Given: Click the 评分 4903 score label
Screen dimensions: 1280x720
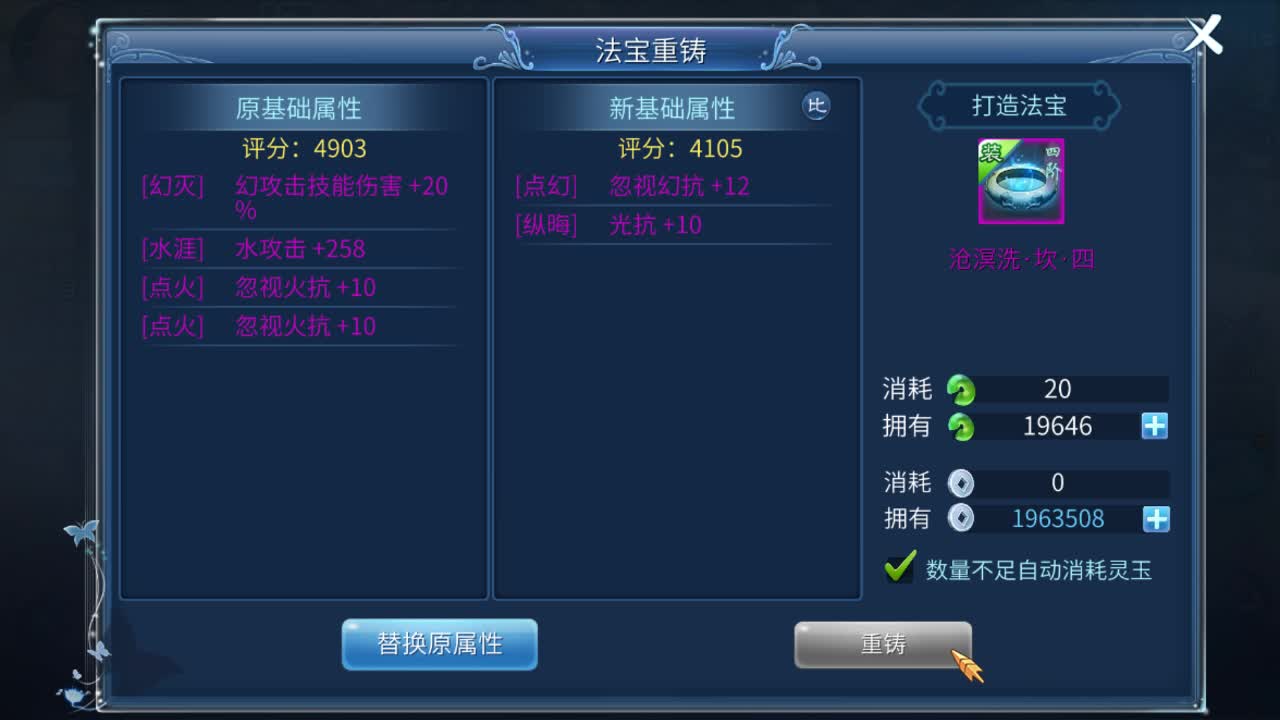Looking at the screenshot, I should (302, 149).
